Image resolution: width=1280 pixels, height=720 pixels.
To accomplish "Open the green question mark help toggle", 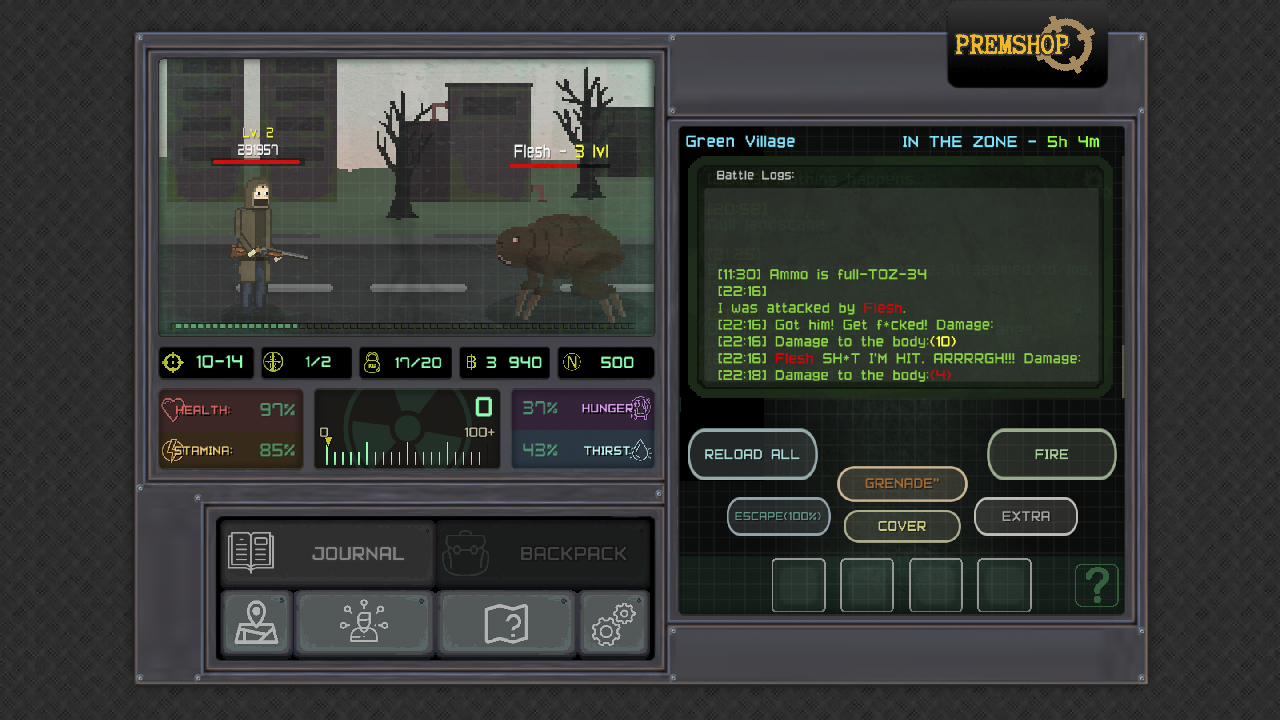I will coord(1096,585).
